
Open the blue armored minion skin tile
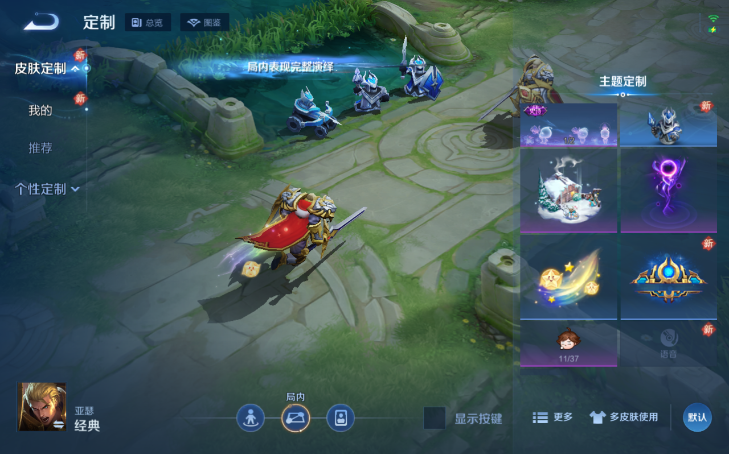click(668, 124)
